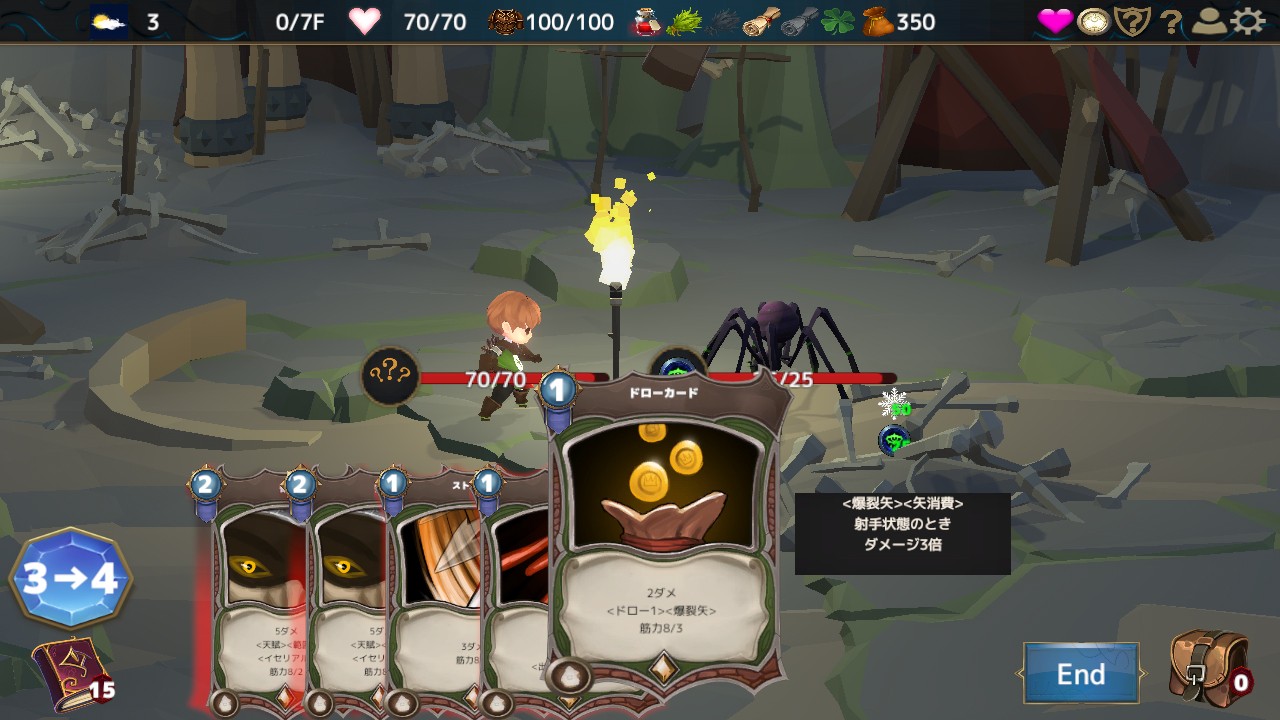
Task: Inspect the player's ??? status badge
Action: pos(390,375)
